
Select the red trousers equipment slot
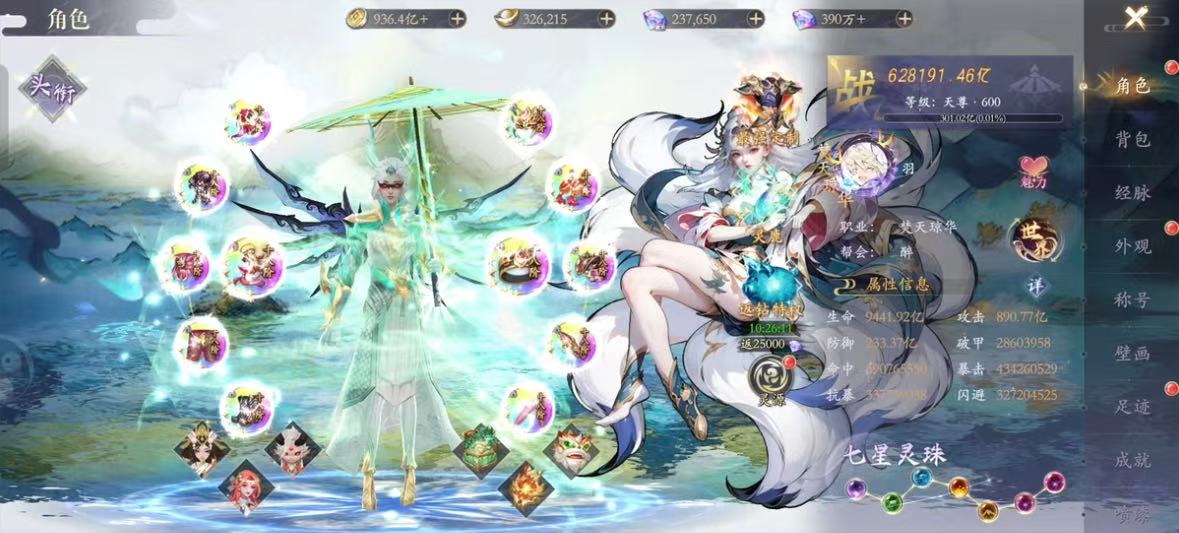point(200,343)
